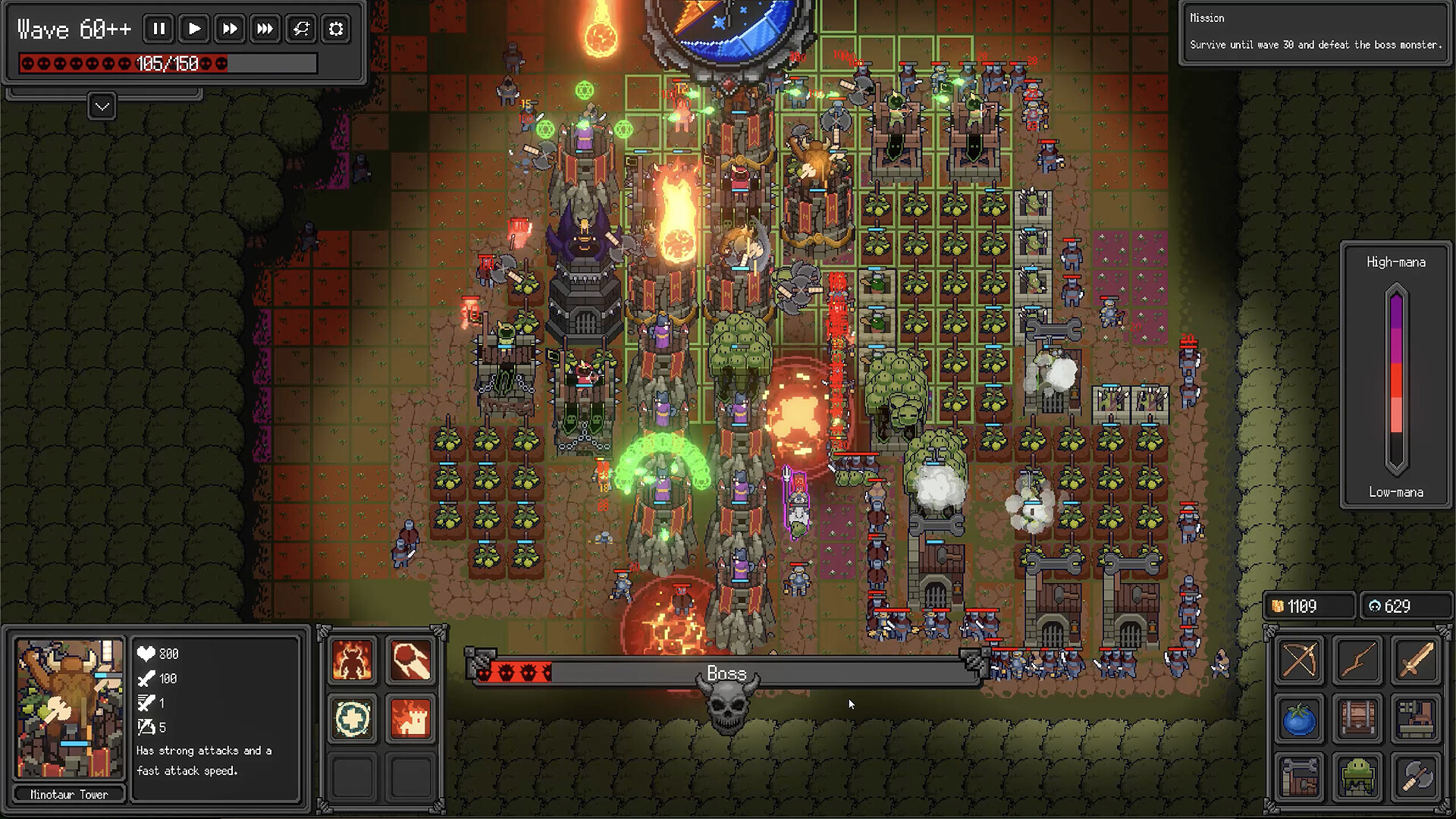Click the sparkle arrows button beside the gear
Screen dimensions: 1456x819
[301, 29]
